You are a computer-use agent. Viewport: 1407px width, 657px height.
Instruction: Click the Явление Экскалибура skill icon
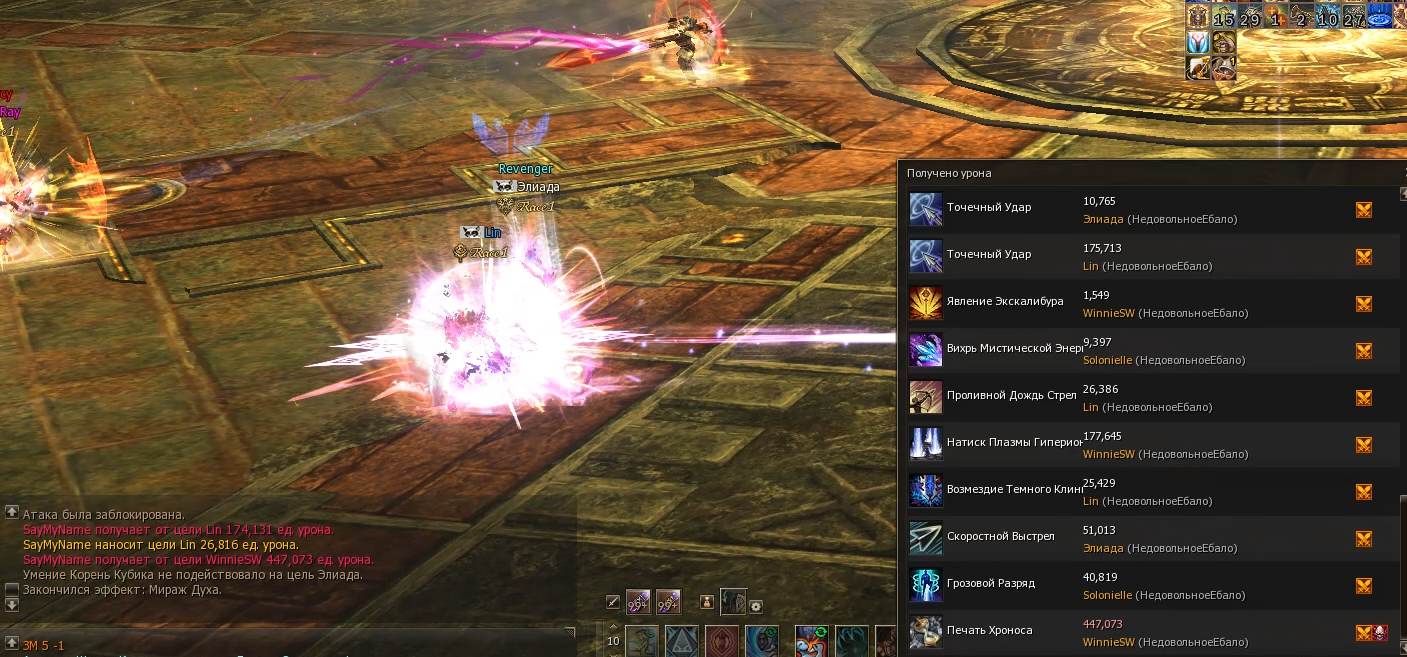925,303
